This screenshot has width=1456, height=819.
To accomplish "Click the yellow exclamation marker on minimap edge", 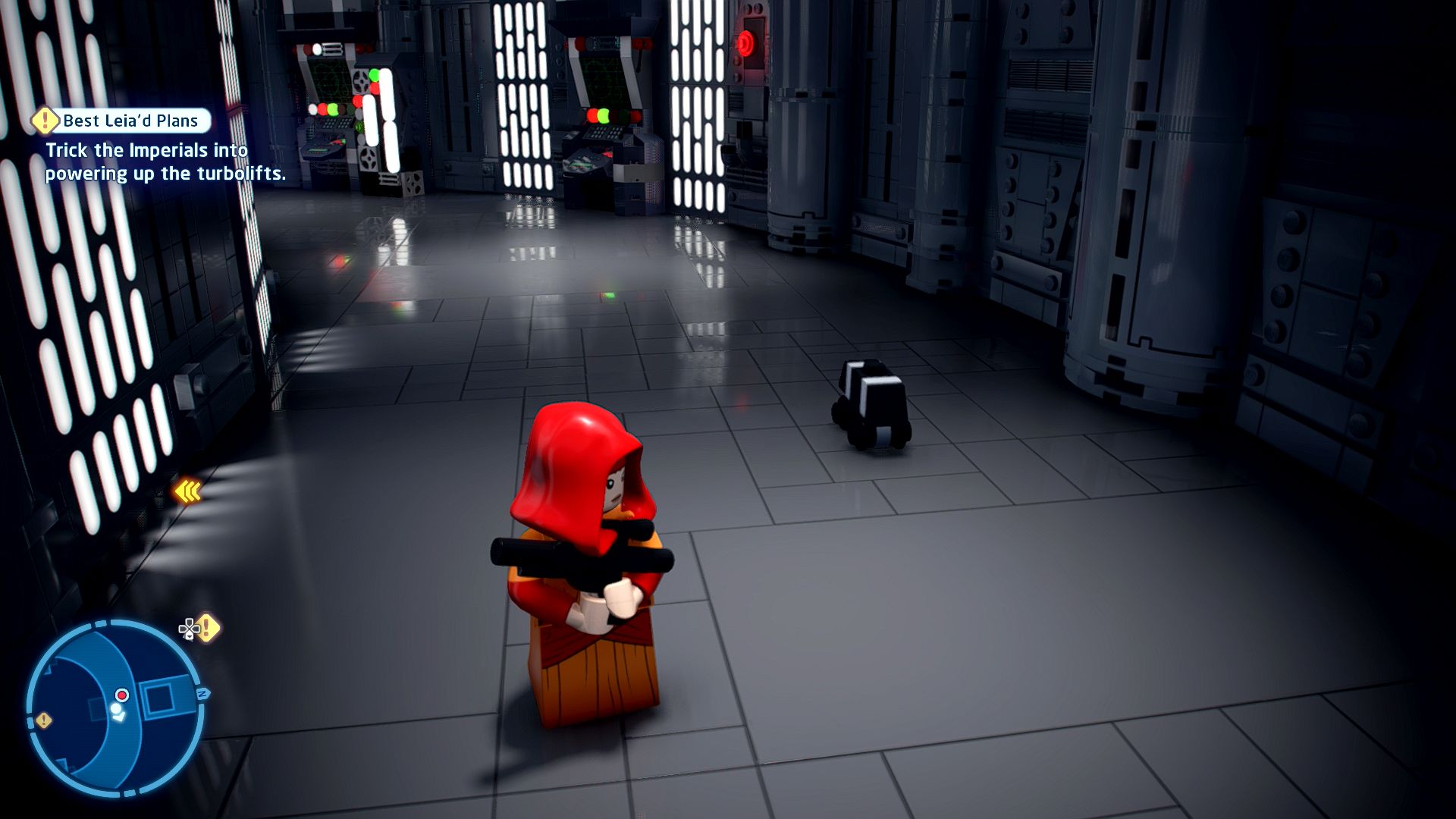I will [44, 720].
